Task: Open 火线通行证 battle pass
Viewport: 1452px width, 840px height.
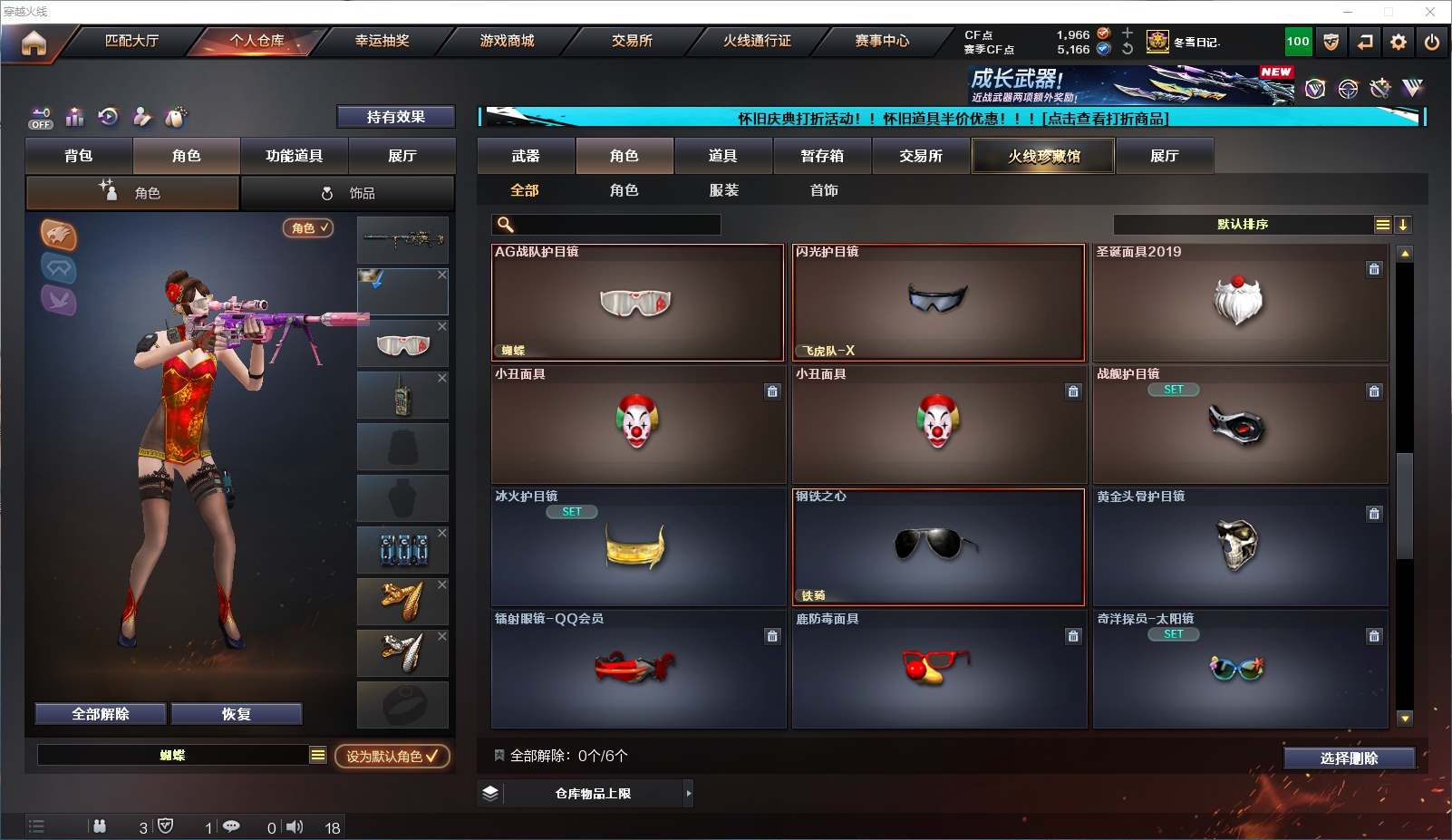Action: [x=757, y=41]
